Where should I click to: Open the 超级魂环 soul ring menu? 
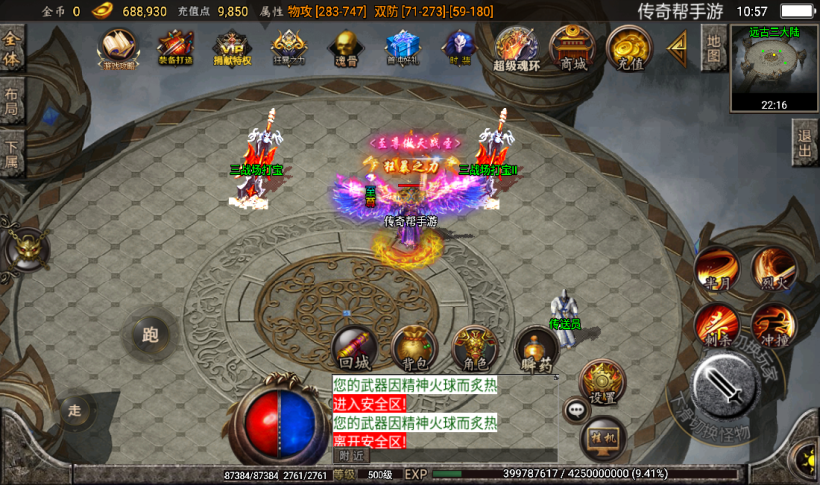516,47
